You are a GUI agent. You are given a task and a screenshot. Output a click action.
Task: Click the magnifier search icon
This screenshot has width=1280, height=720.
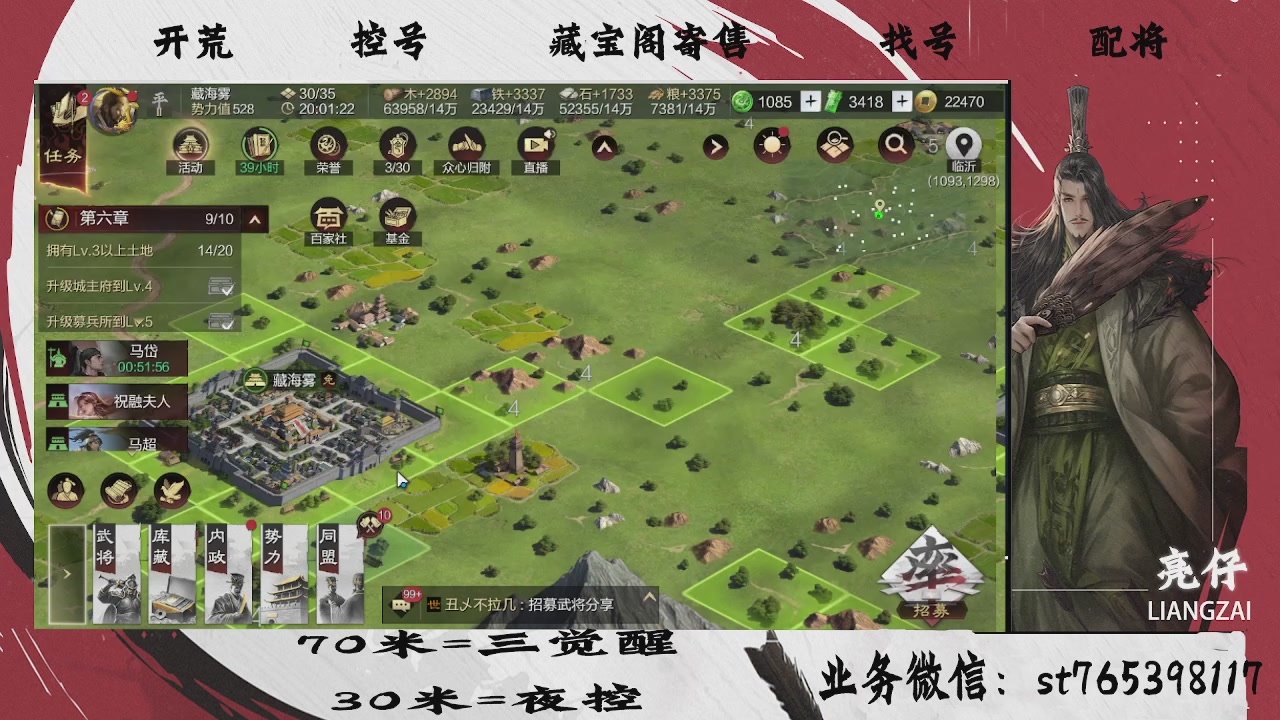coord(895,144)
